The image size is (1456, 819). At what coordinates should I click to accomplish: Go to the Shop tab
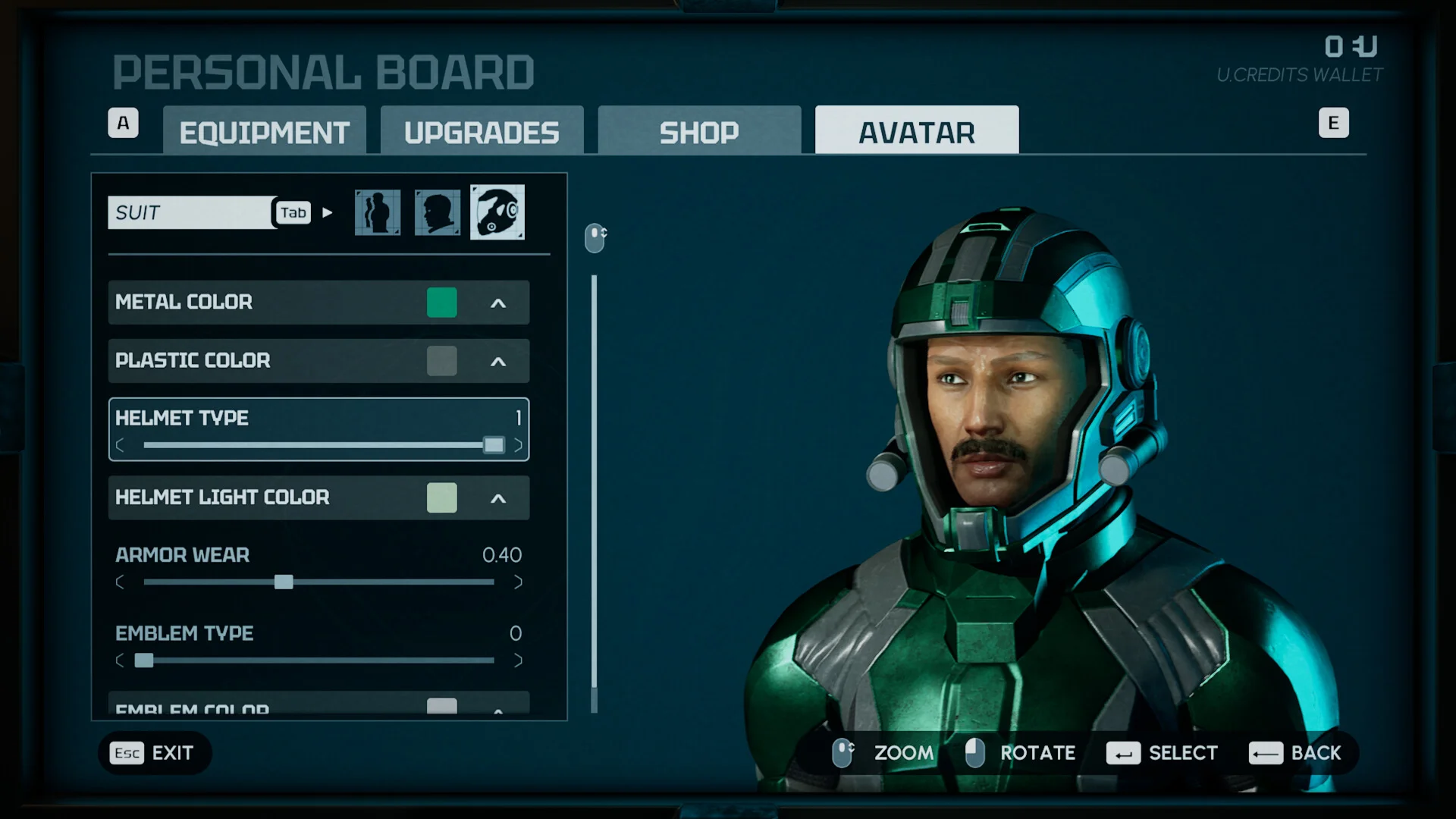coord(698,132)
